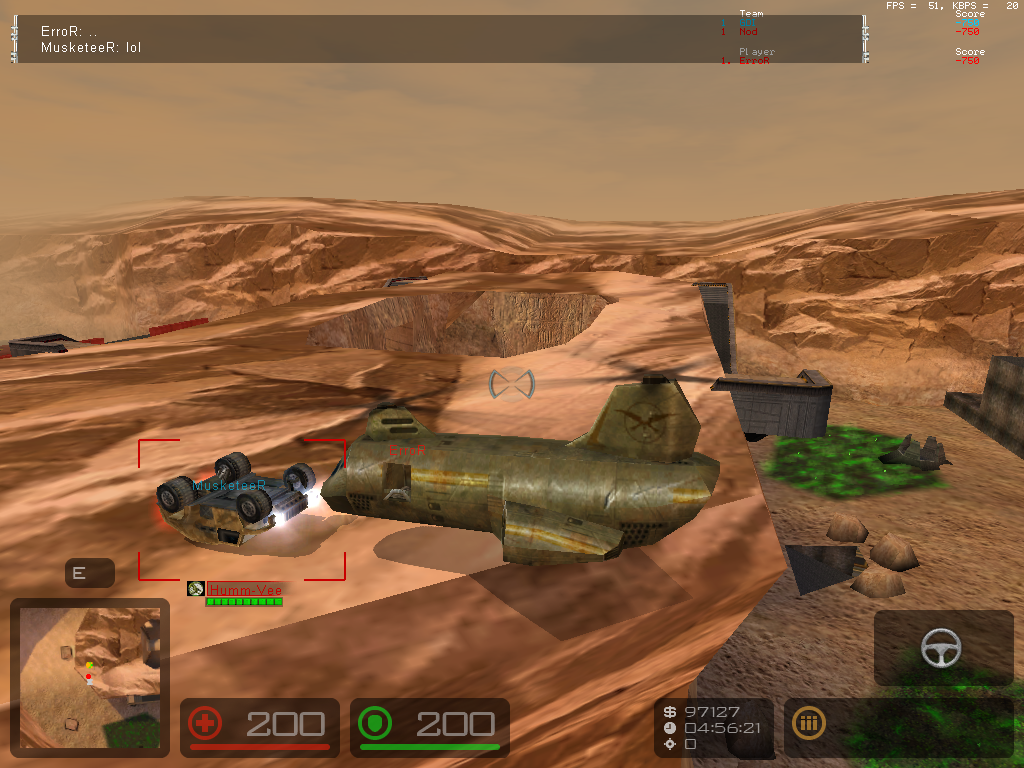This screenshot has height=768, width=1024.
Task: Click the chat message box
Action: click(x=438, y=39)
